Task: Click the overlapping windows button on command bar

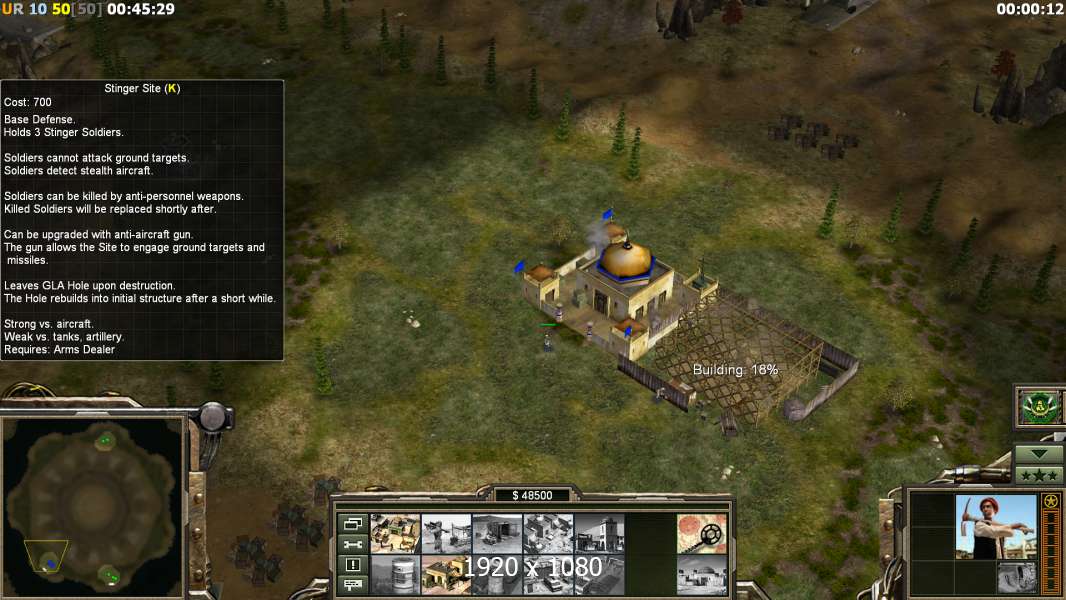Action: 352,524
